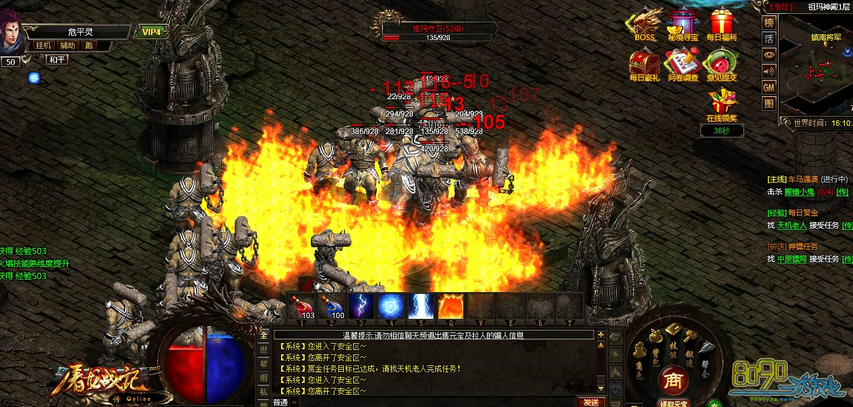Screen dimensions: 853x407
Task: Click the VIP4 badge
Action: 152,32
